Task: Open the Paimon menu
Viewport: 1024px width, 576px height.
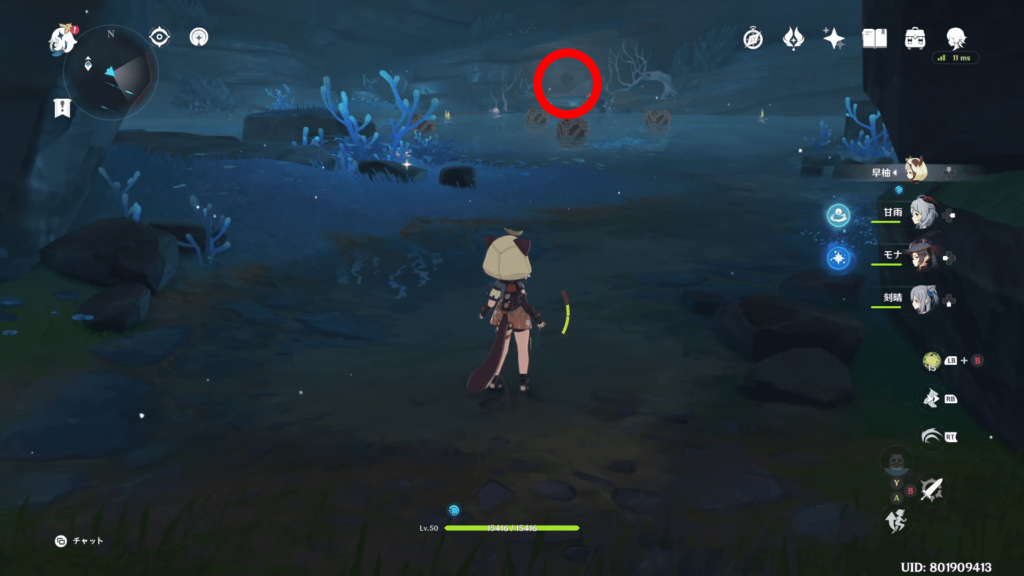Action: pos(64,40)
